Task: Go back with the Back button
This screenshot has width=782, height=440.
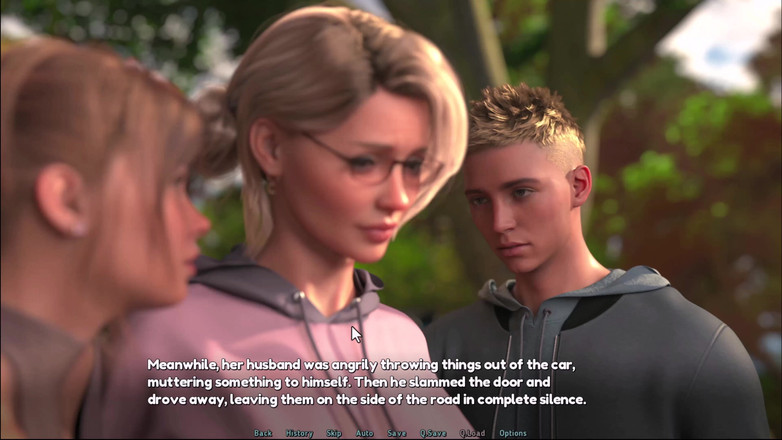Action: pyautogui.click(x=263, y=433)
